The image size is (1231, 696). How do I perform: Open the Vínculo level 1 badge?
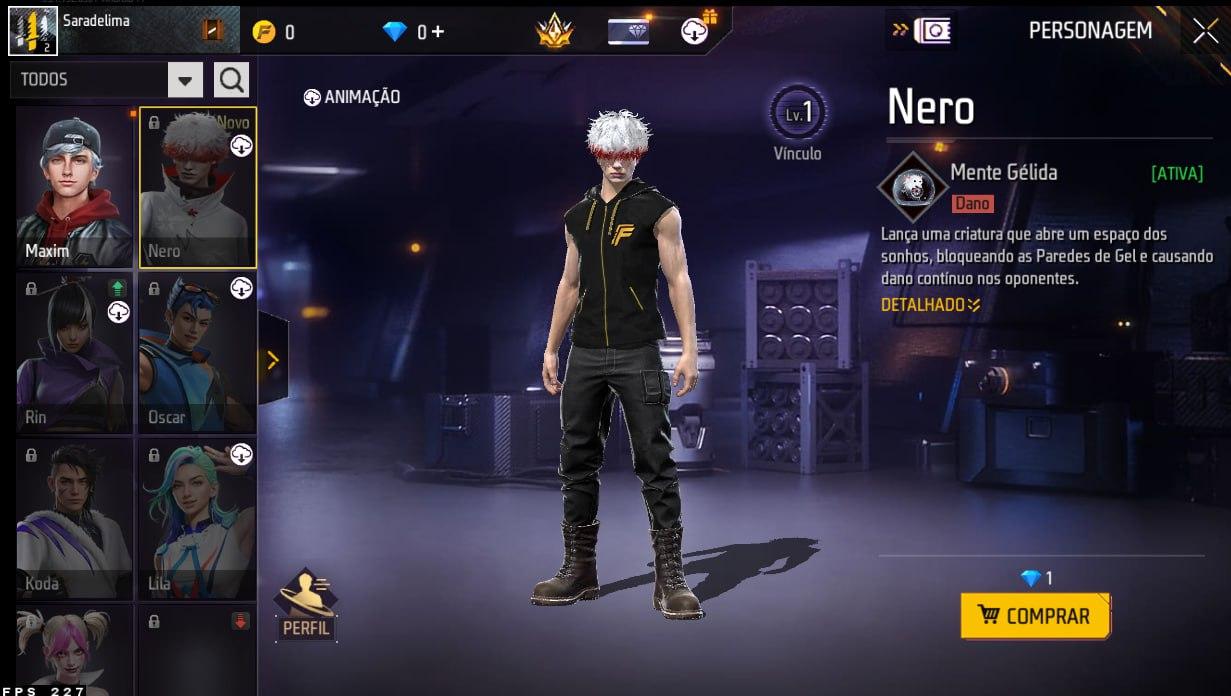798,115
